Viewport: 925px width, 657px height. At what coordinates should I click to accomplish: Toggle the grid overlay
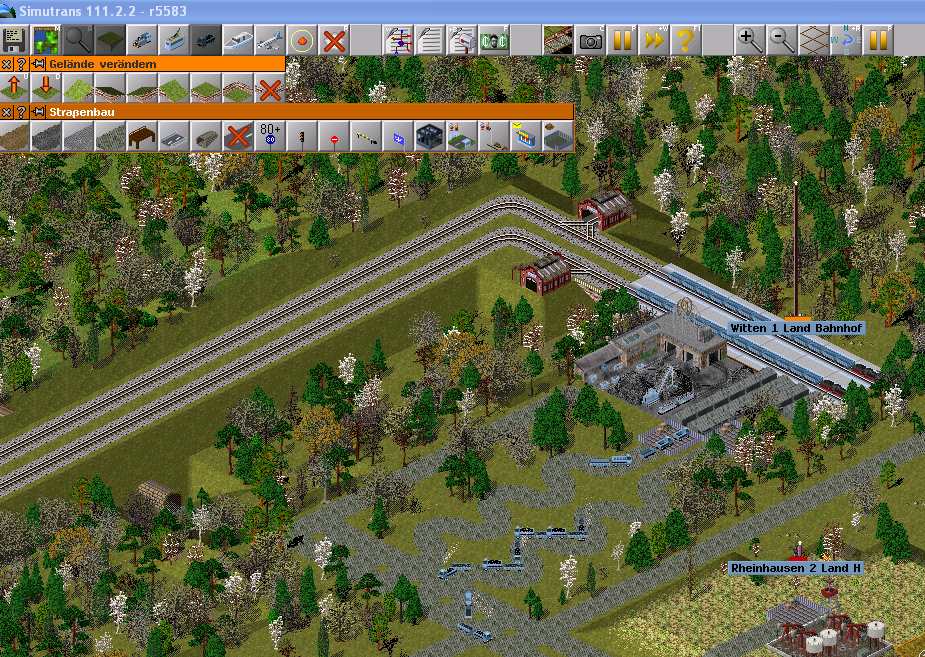click(x=814, y=40)
